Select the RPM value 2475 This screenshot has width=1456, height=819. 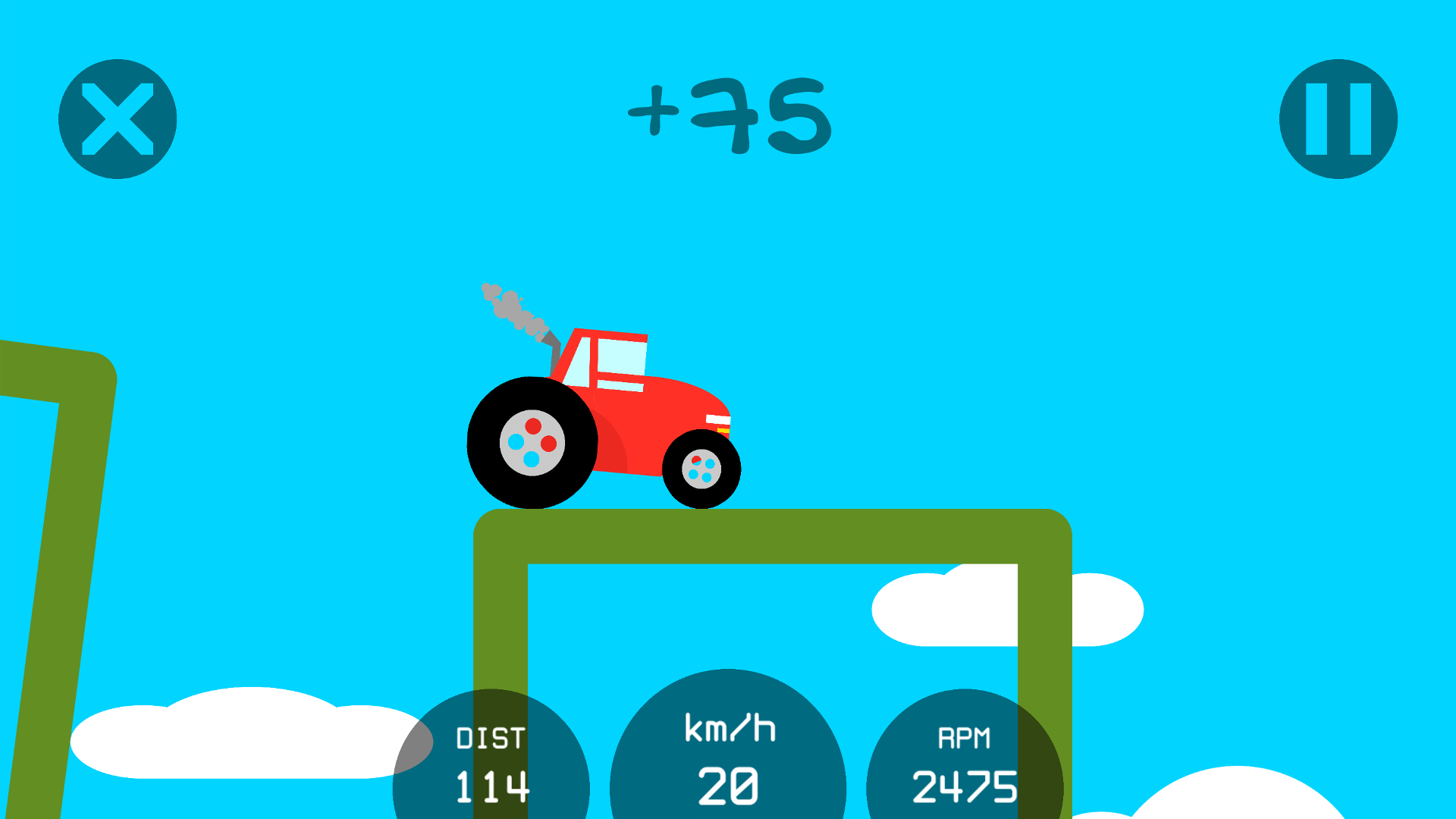[x=965, y=787]
